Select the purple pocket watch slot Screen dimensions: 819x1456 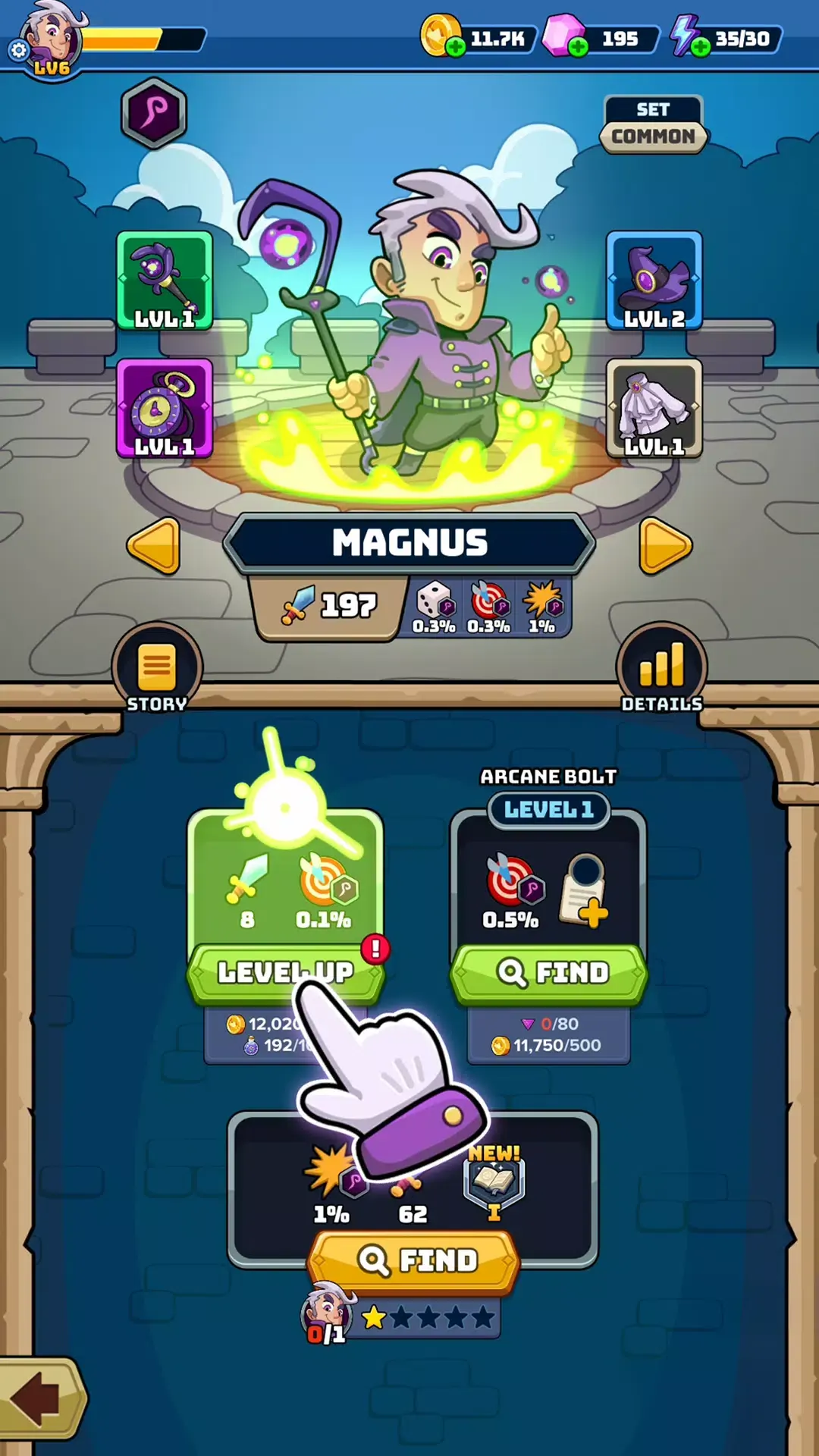(x=165, y=408)
